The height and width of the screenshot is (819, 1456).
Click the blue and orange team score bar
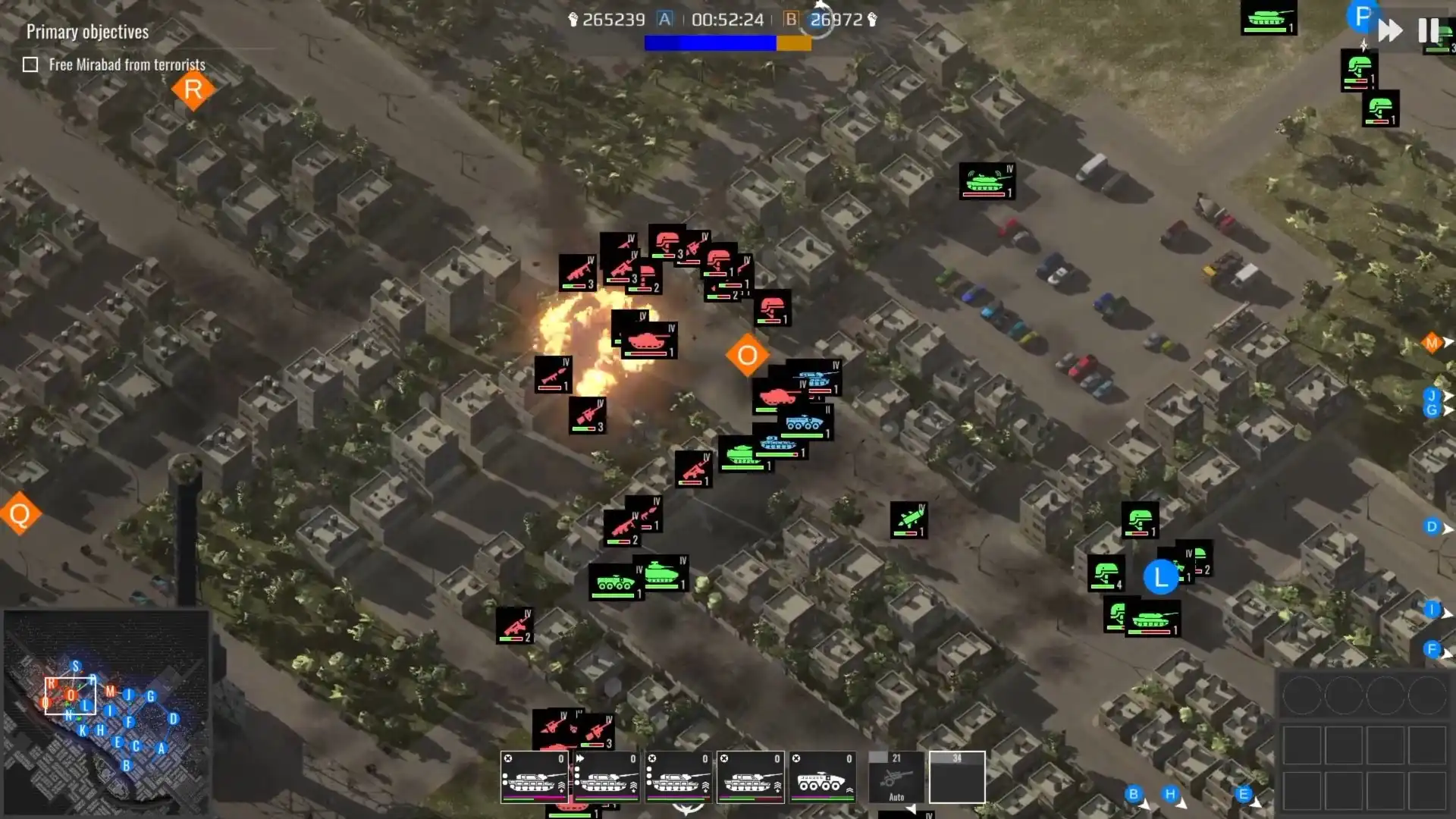coord(728,44)
